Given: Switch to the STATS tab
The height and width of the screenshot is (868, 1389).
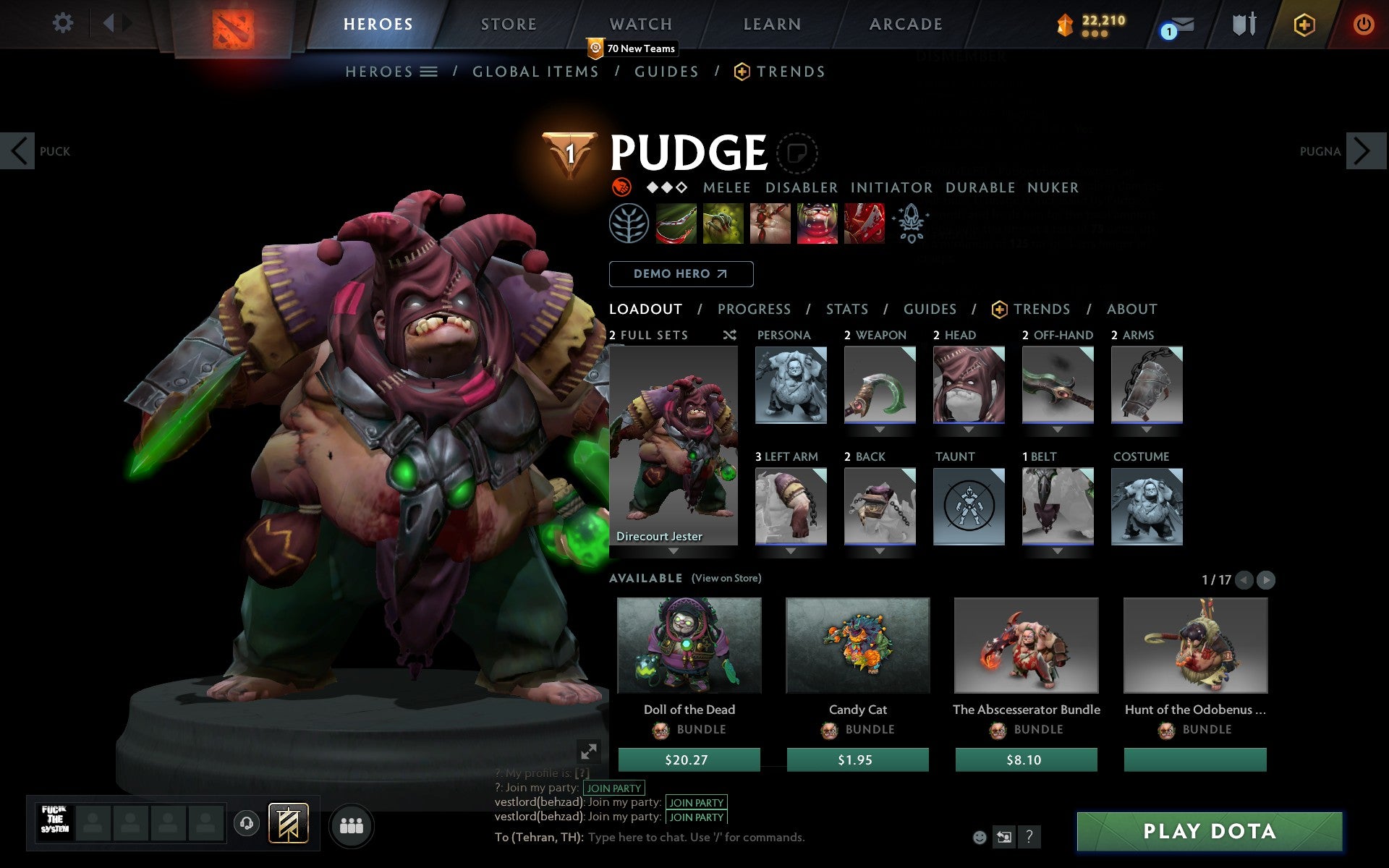Looking at the screenshot, I should (846, 309).
